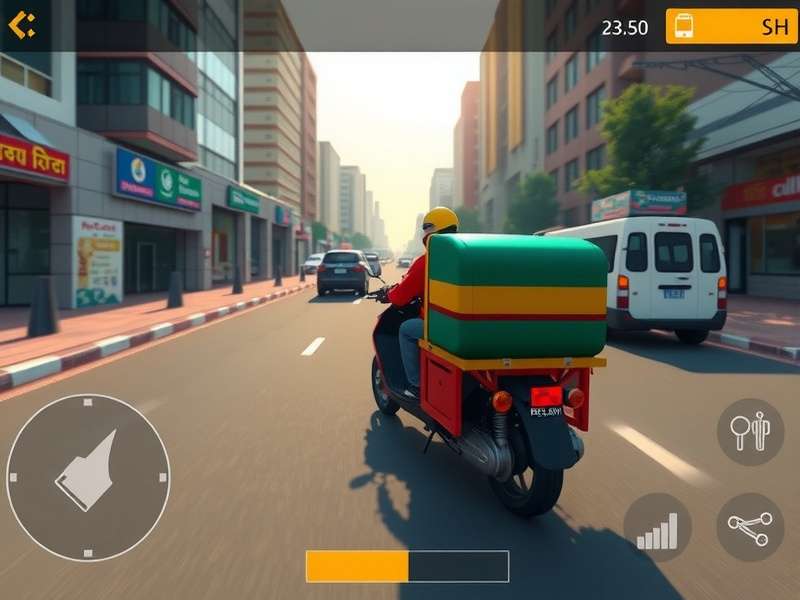Tap the yellow back arrow icon
Screen dimensions: 800x600
(22, 25)
